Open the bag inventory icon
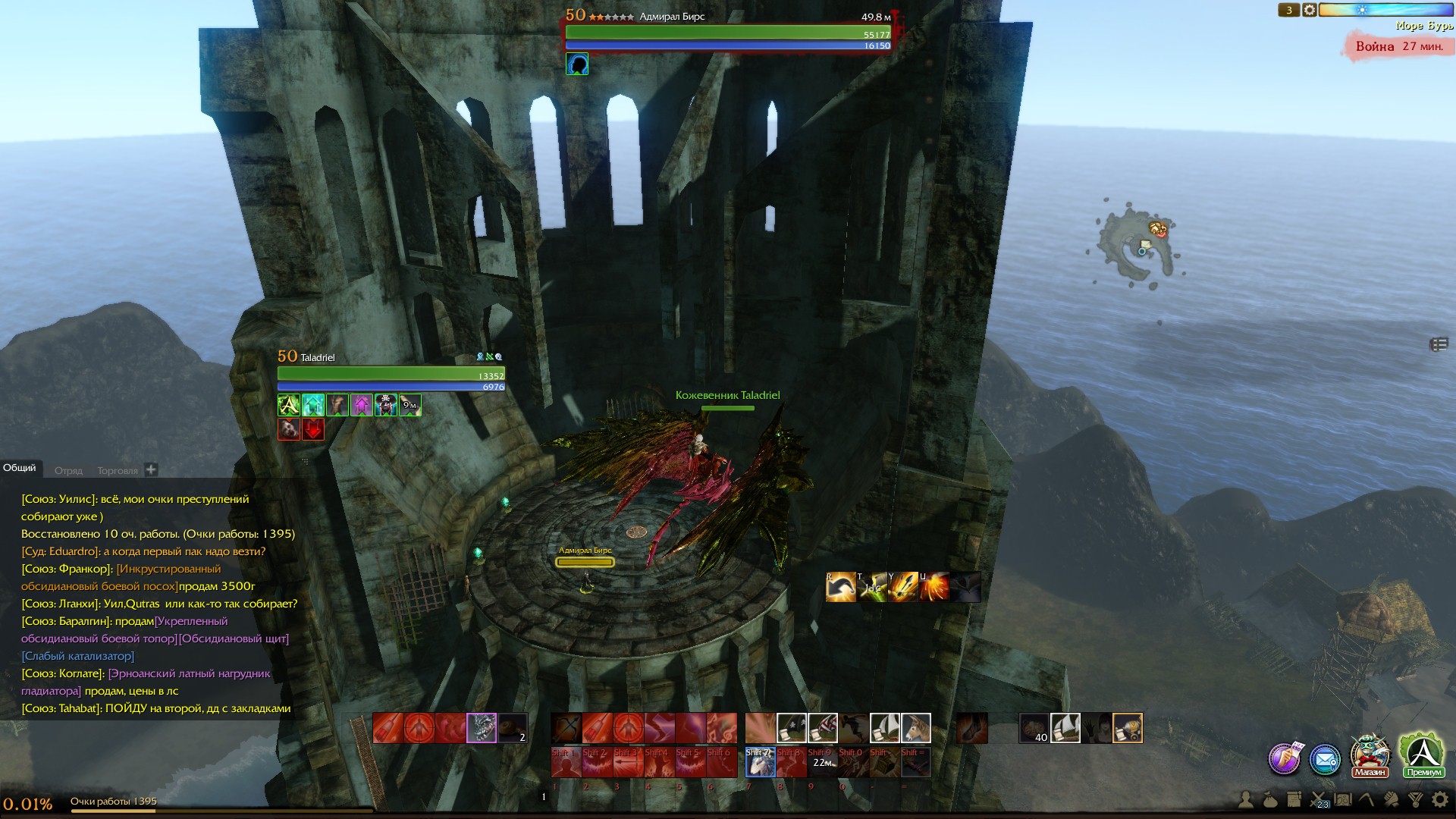This screenshot has height=819, width=1456. tap(1270, 799)
